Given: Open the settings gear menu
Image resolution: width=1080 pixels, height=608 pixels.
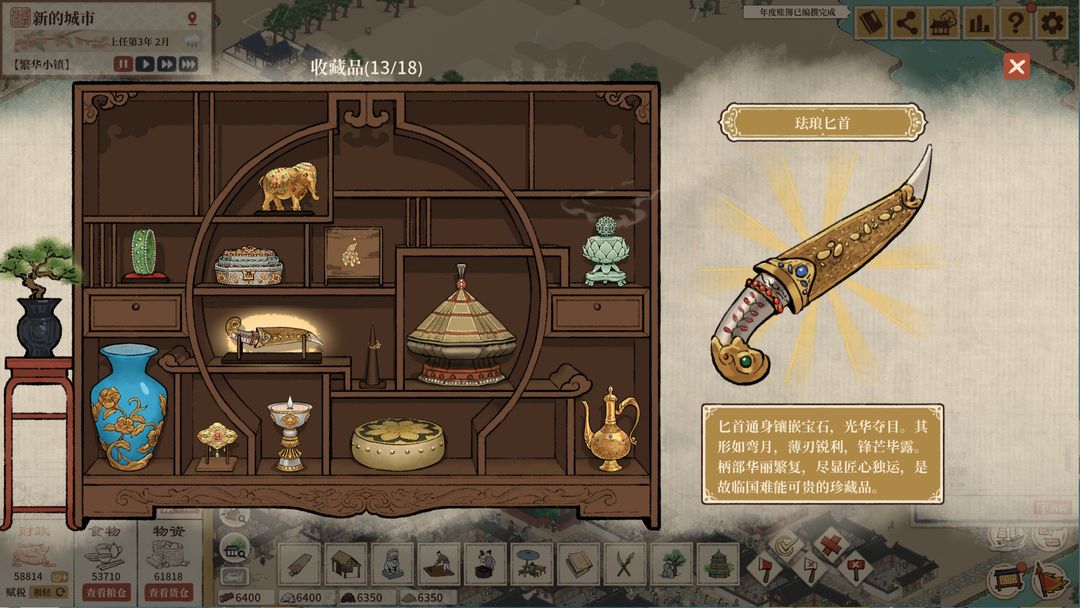Looking at the screenshot, I should (1051, 23).
